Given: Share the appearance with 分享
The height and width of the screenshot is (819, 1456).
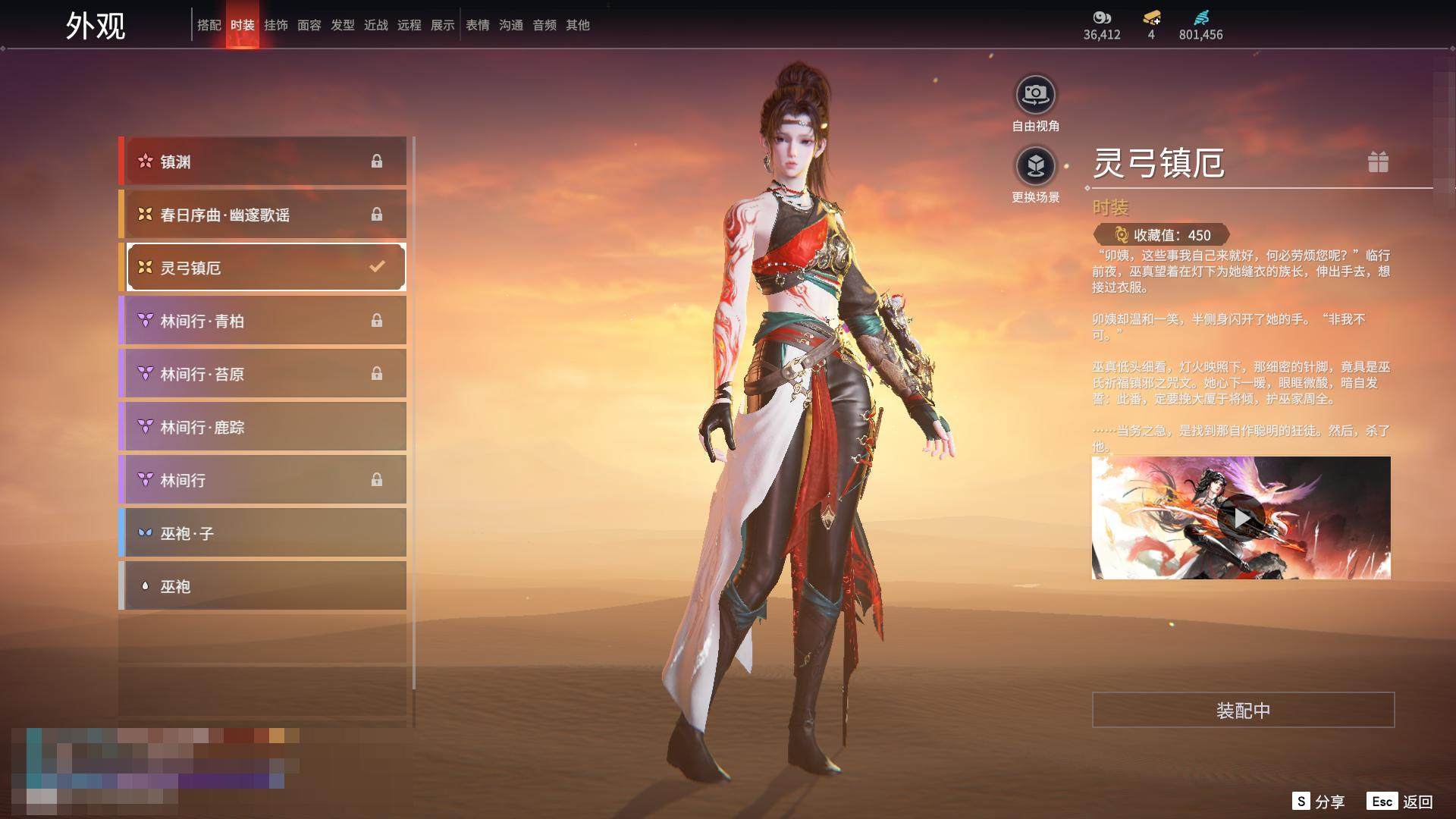Looking at the screenshot, I should click(x=1319, y=802).
